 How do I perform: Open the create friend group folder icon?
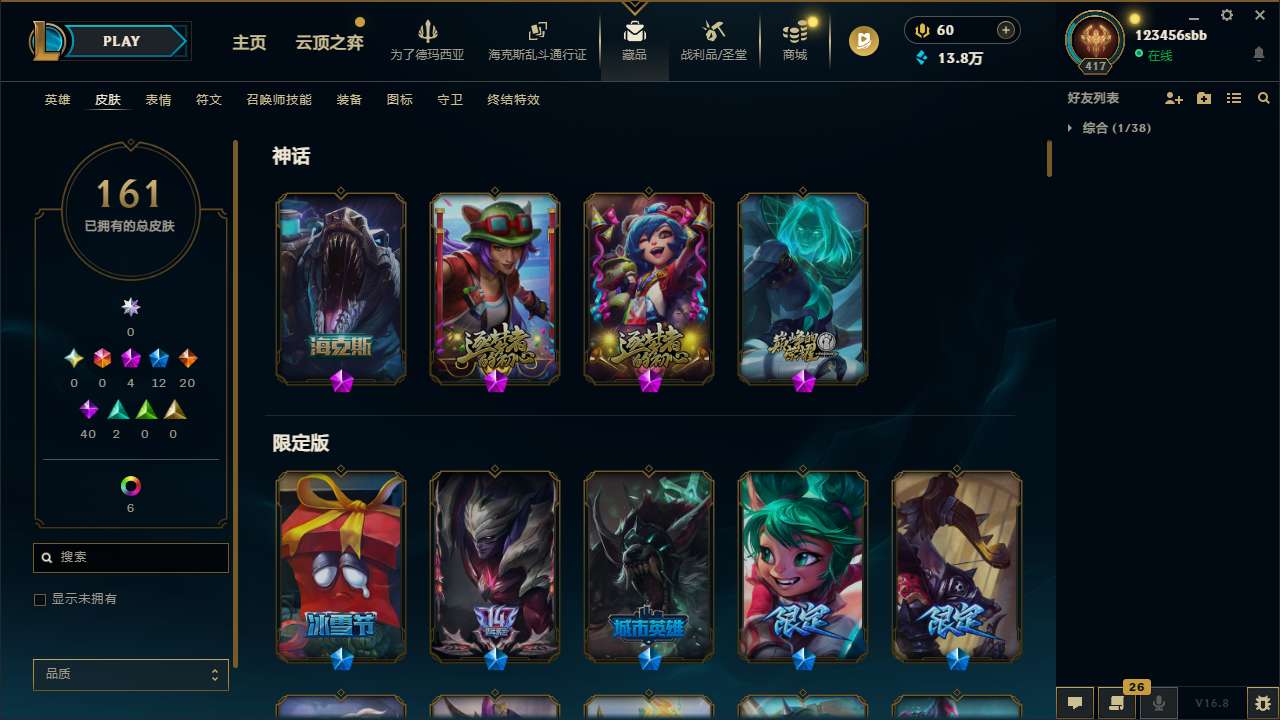coord(1203,98)
